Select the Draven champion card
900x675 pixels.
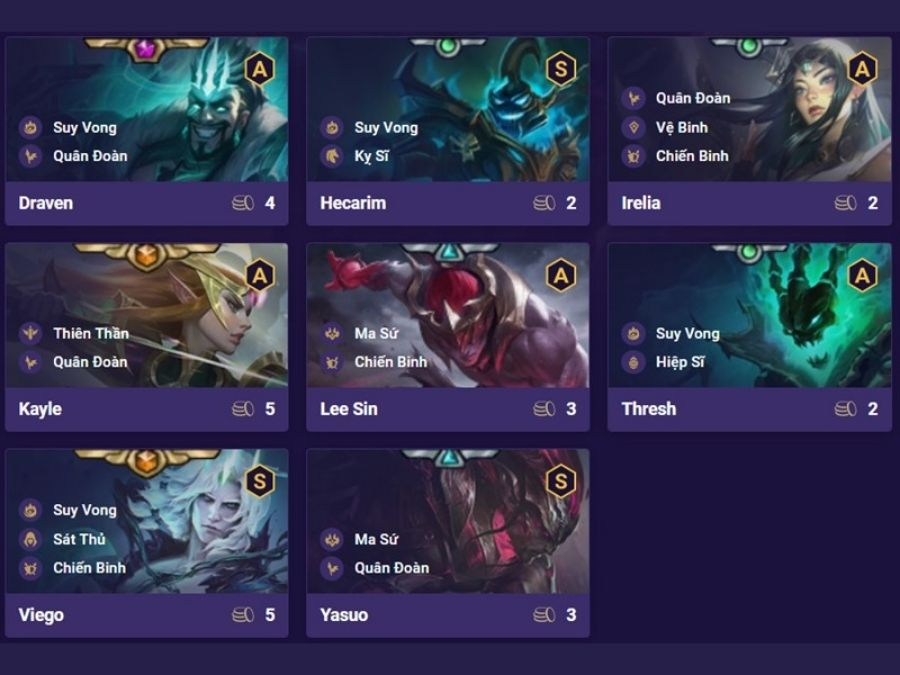coord(146,130)
